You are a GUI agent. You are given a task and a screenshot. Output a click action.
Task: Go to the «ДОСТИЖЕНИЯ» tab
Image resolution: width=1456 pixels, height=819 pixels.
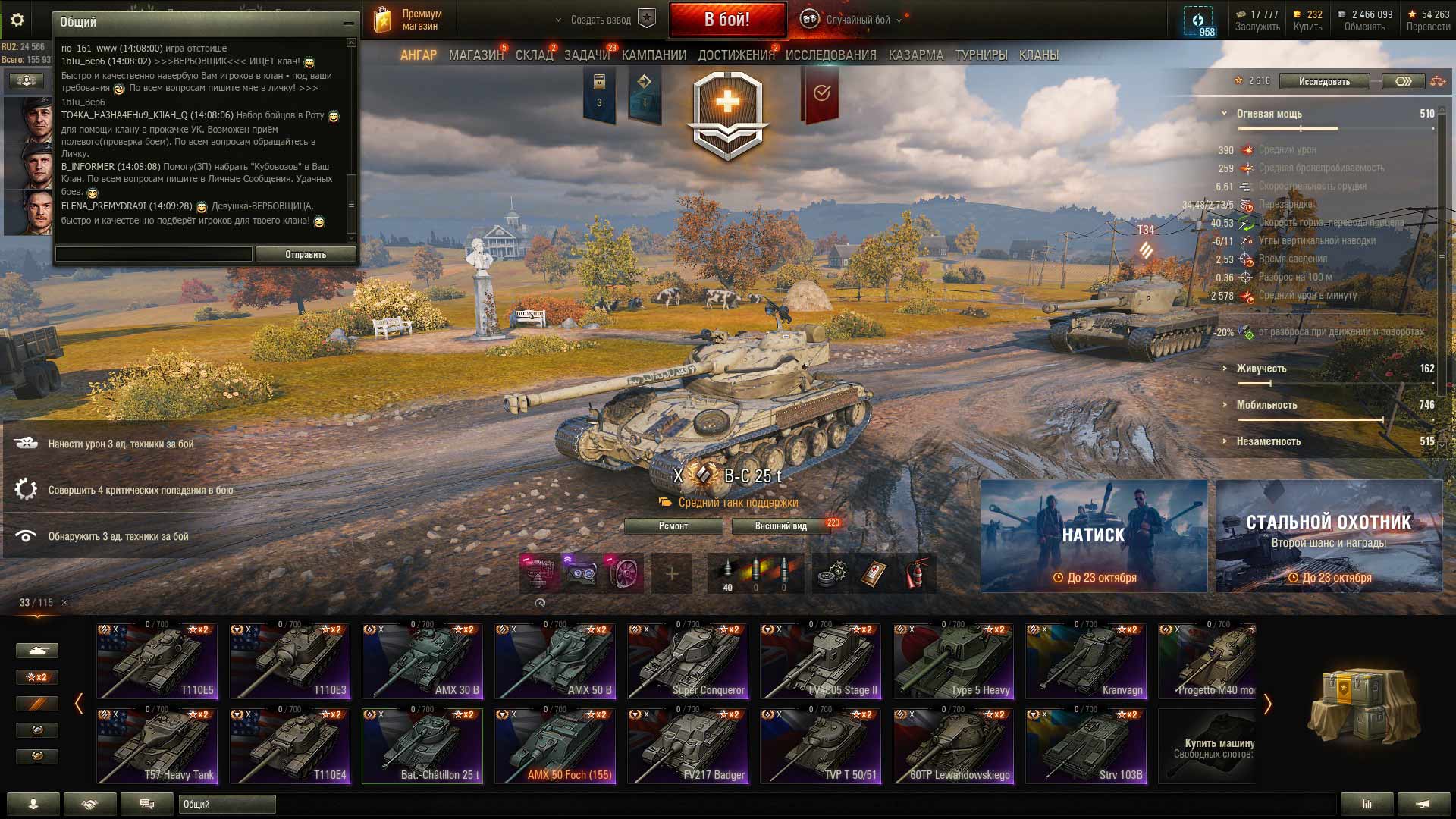click(736, 55)
